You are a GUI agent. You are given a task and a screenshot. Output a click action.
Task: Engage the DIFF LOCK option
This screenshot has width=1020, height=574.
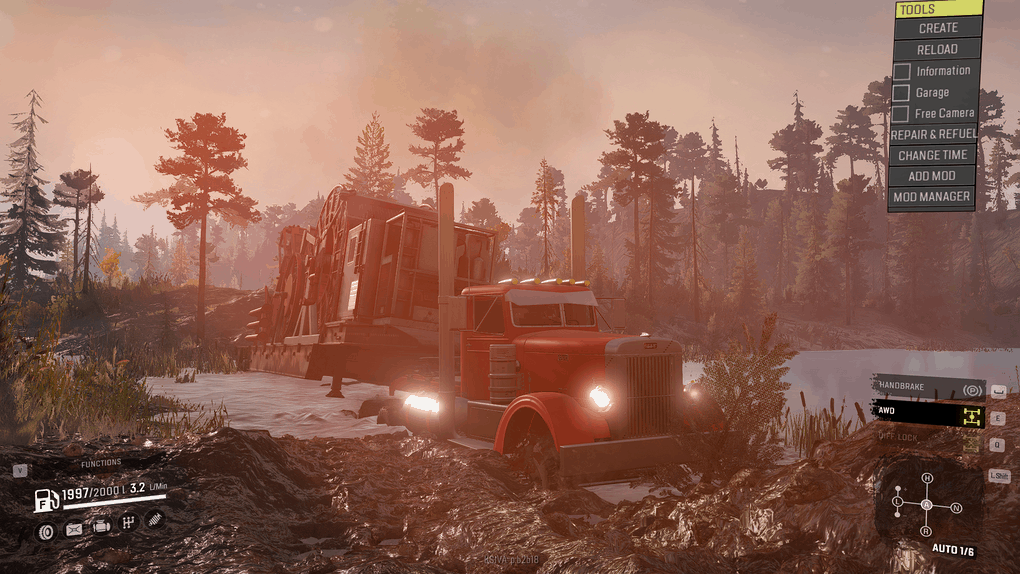click(x=926, y=436)
